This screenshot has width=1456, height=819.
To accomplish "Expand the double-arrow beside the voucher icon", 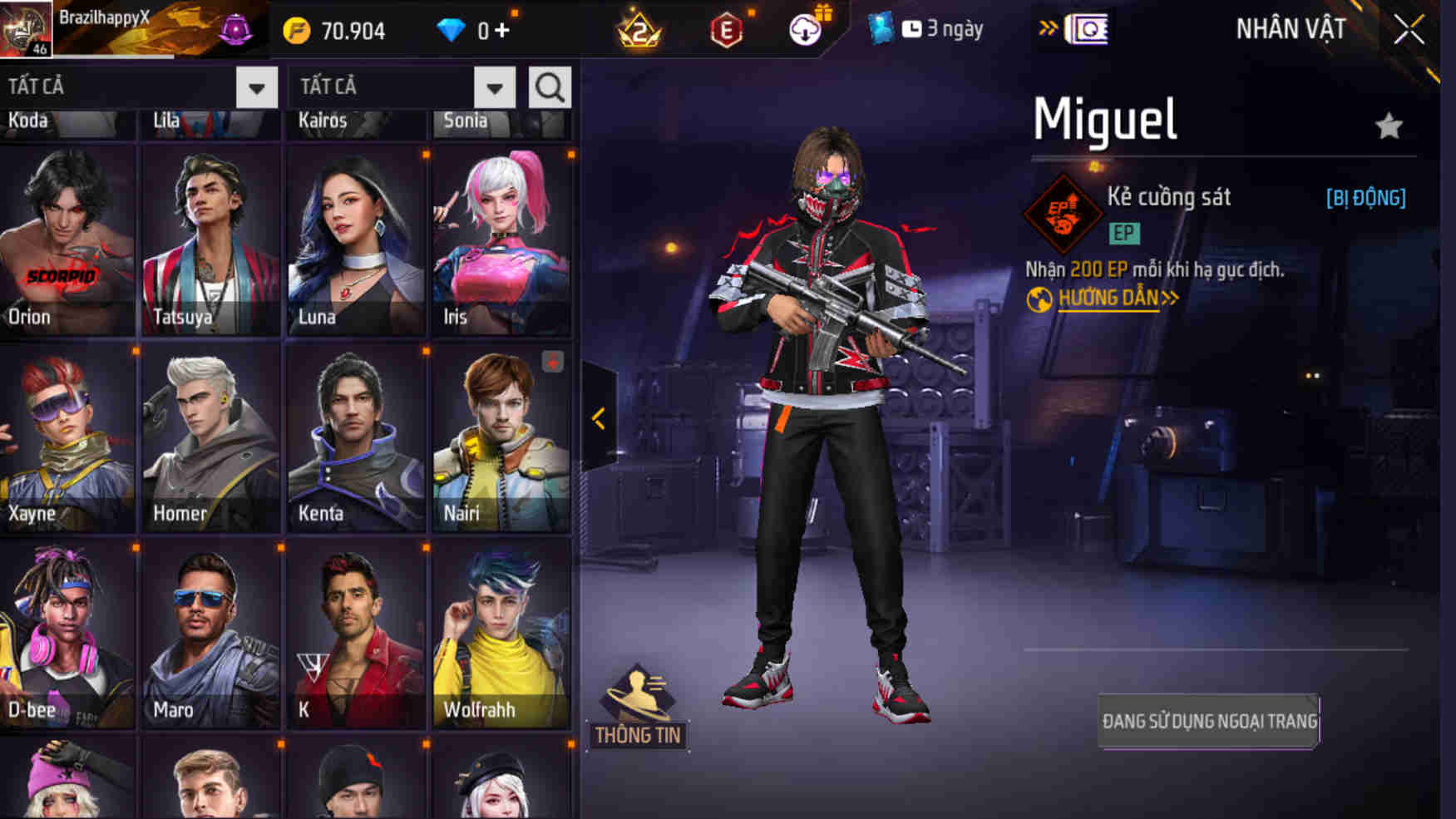I will (x=1047, y=27).
